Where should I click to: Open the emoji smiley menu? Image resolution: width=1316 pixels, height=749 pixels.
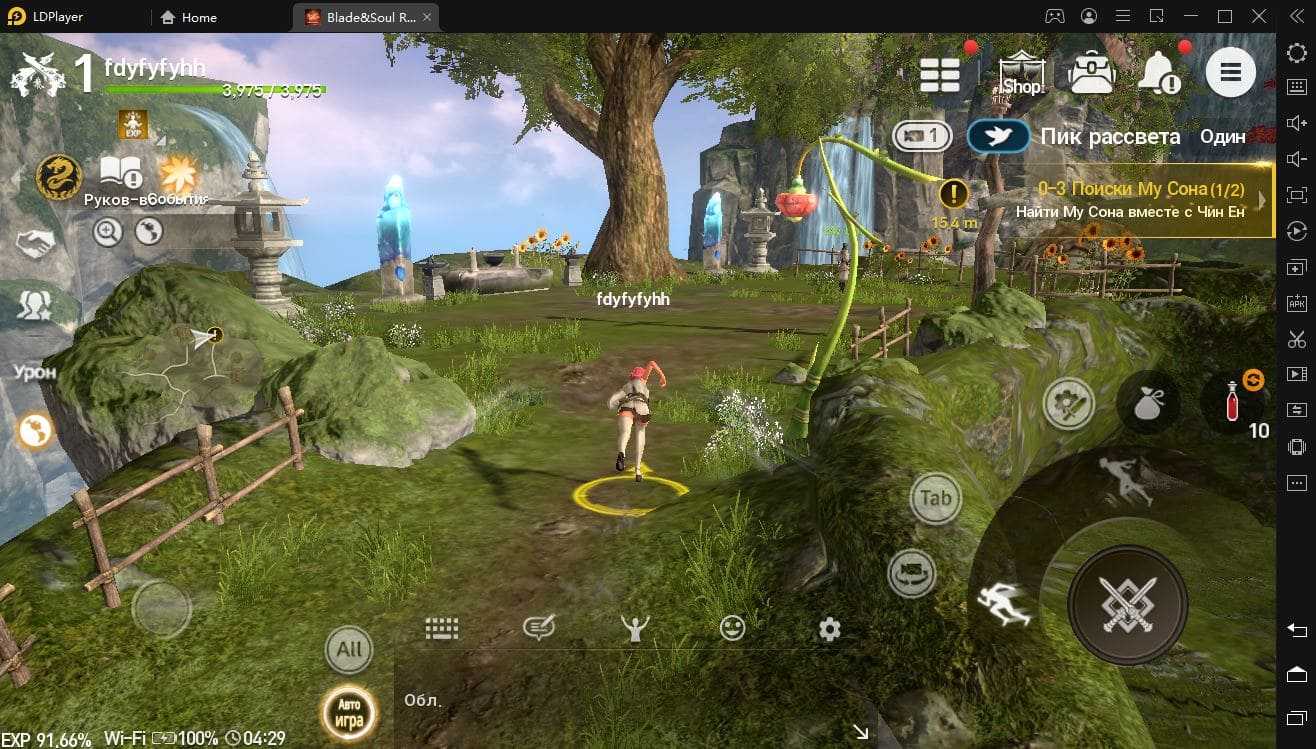click(x=733, y=628)
